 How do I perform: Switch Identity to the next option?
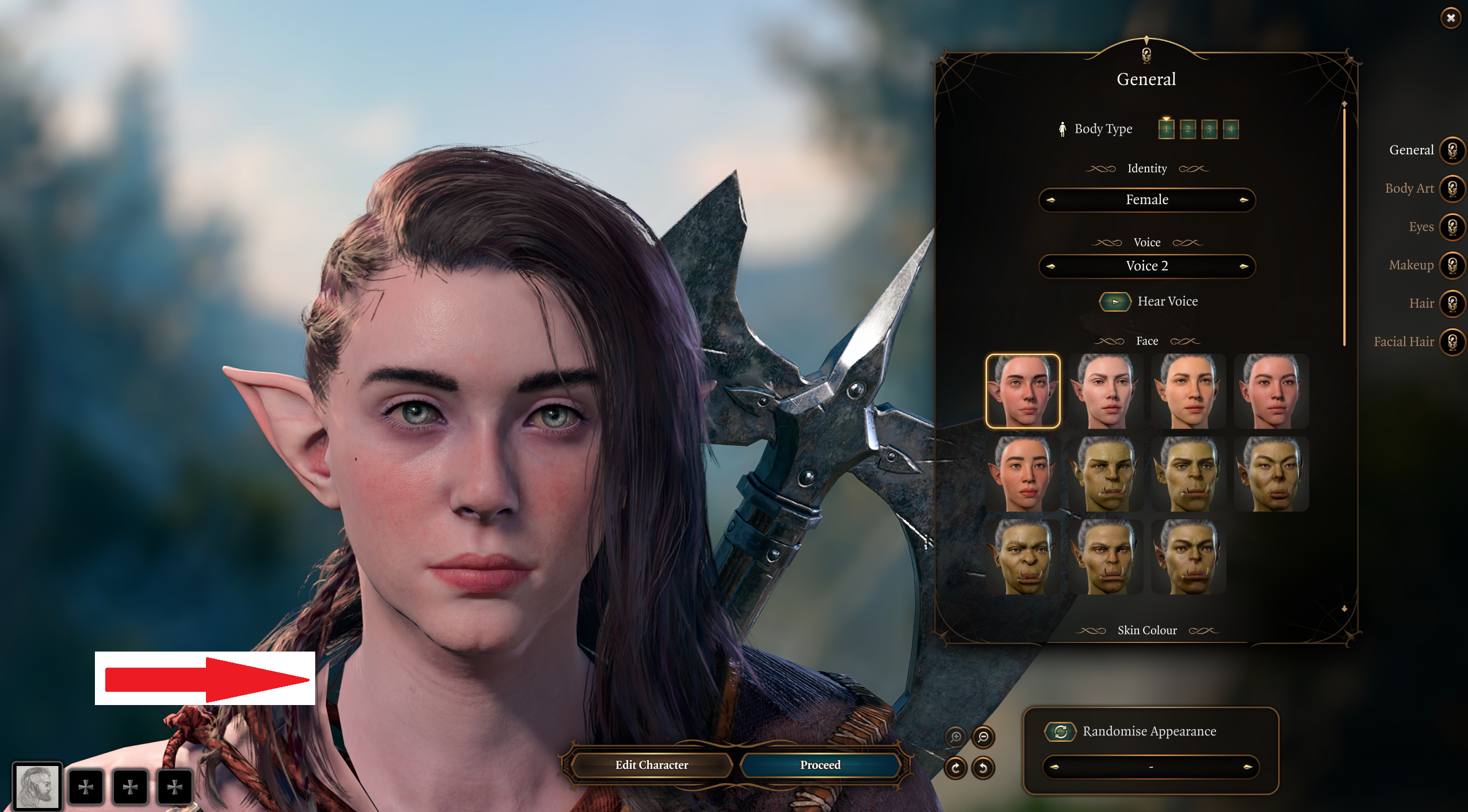[1244, 200]
